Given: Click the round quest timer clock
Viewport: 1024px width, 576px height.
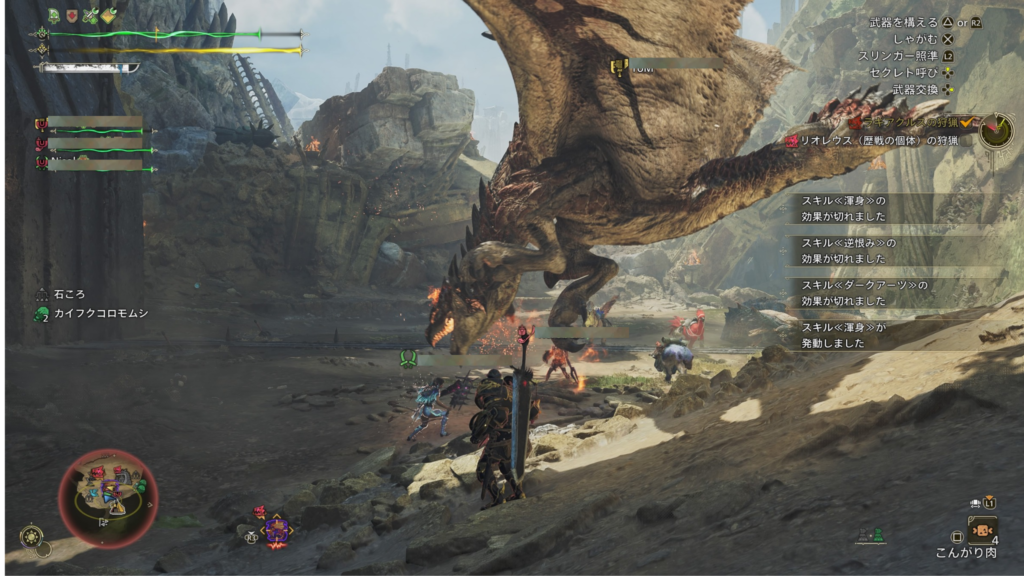Looking at the screenshot, I should pyautogui.click(x=995, y=130).
